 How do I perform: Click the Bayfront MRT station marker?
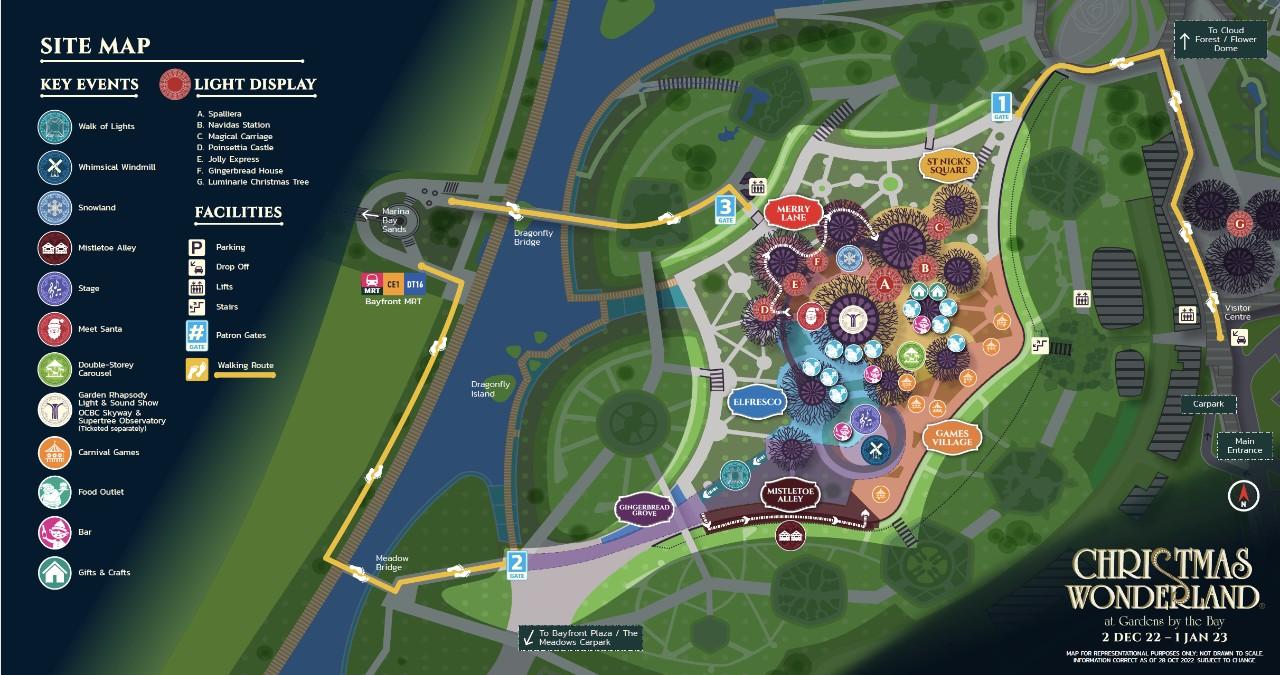pos(393,286)
